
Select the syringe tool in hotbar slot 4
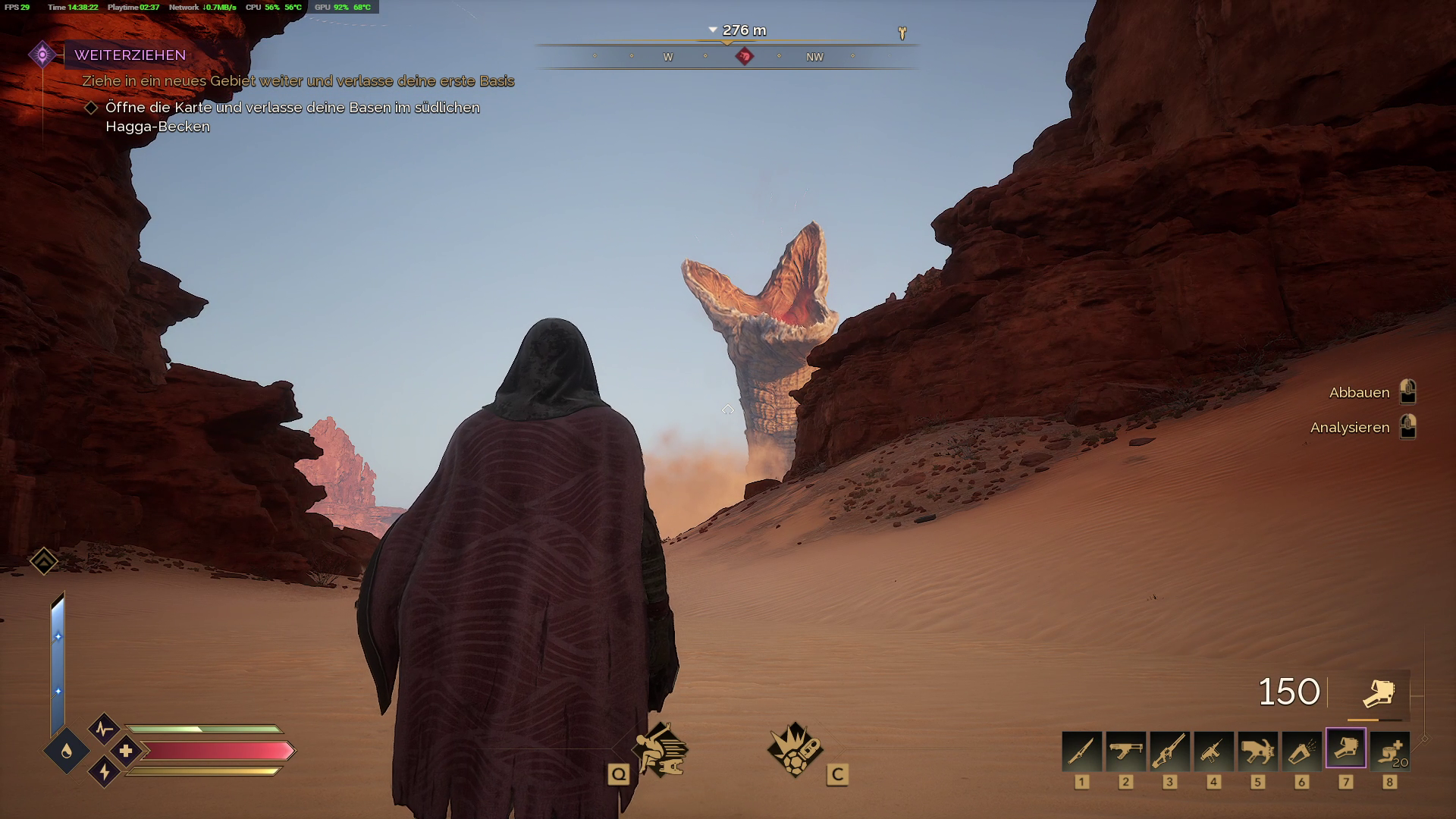[x=1213, y=750]
